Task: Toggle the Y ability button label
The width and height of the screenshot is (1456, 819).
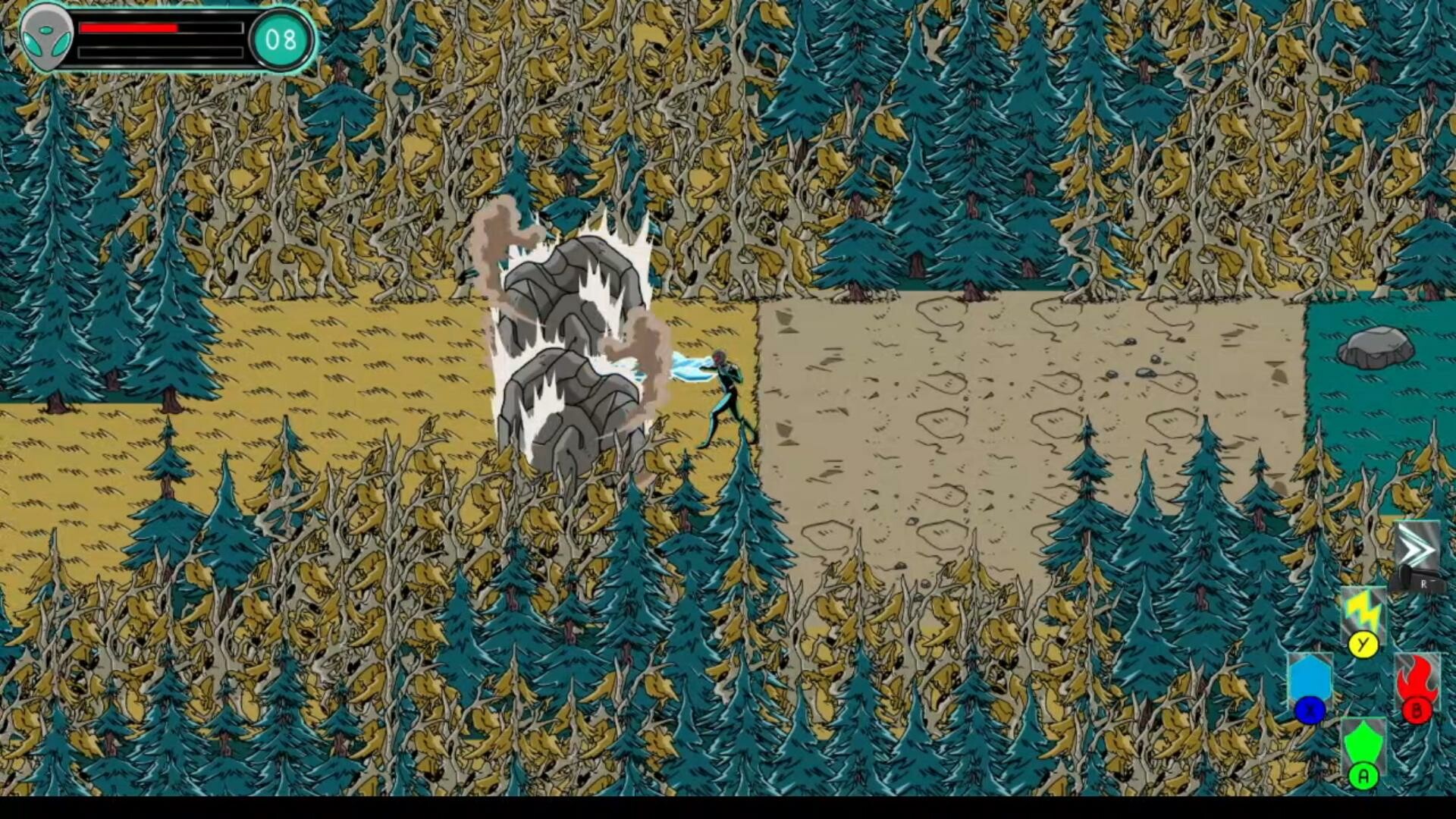Action: click(1362, 646)
